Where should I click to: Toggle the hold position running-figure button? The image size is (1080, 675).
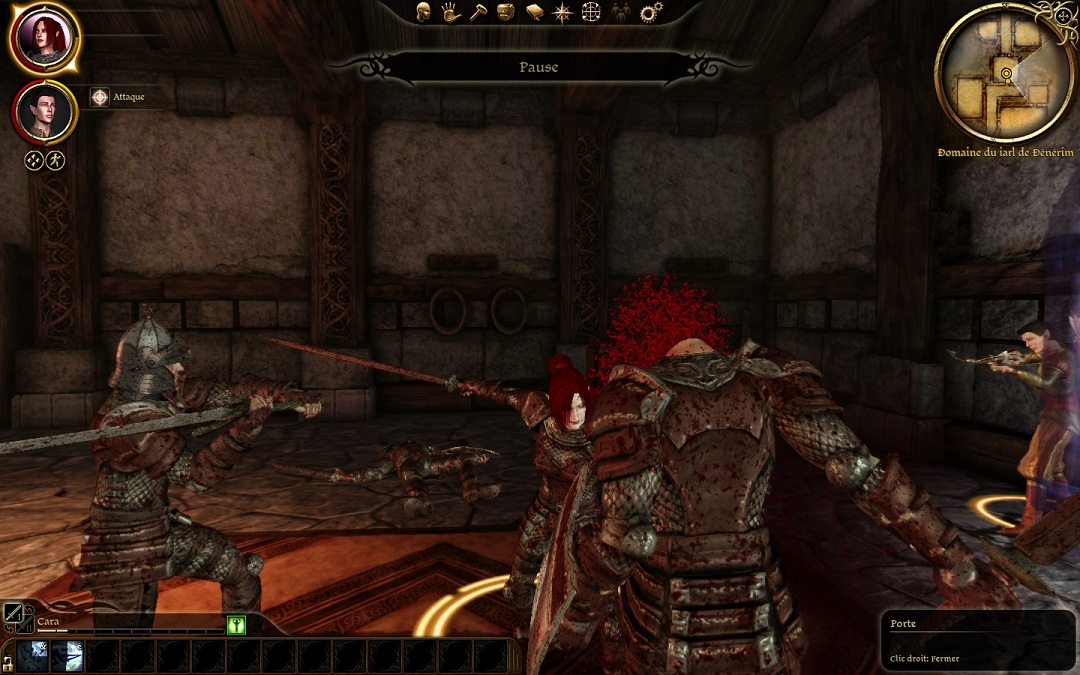click(55, 160)
